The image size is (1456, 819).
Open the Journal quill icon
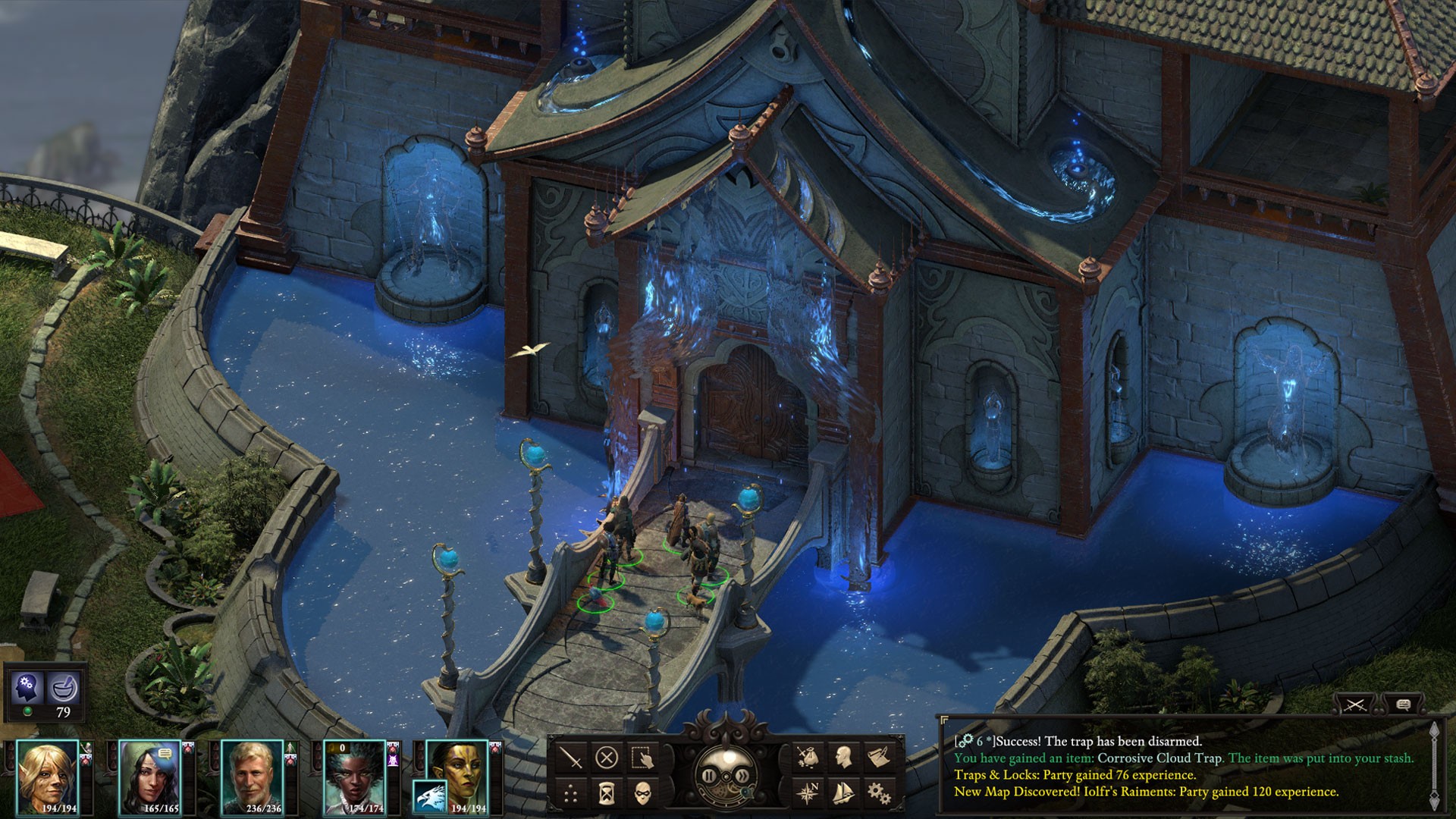point(881,756)
